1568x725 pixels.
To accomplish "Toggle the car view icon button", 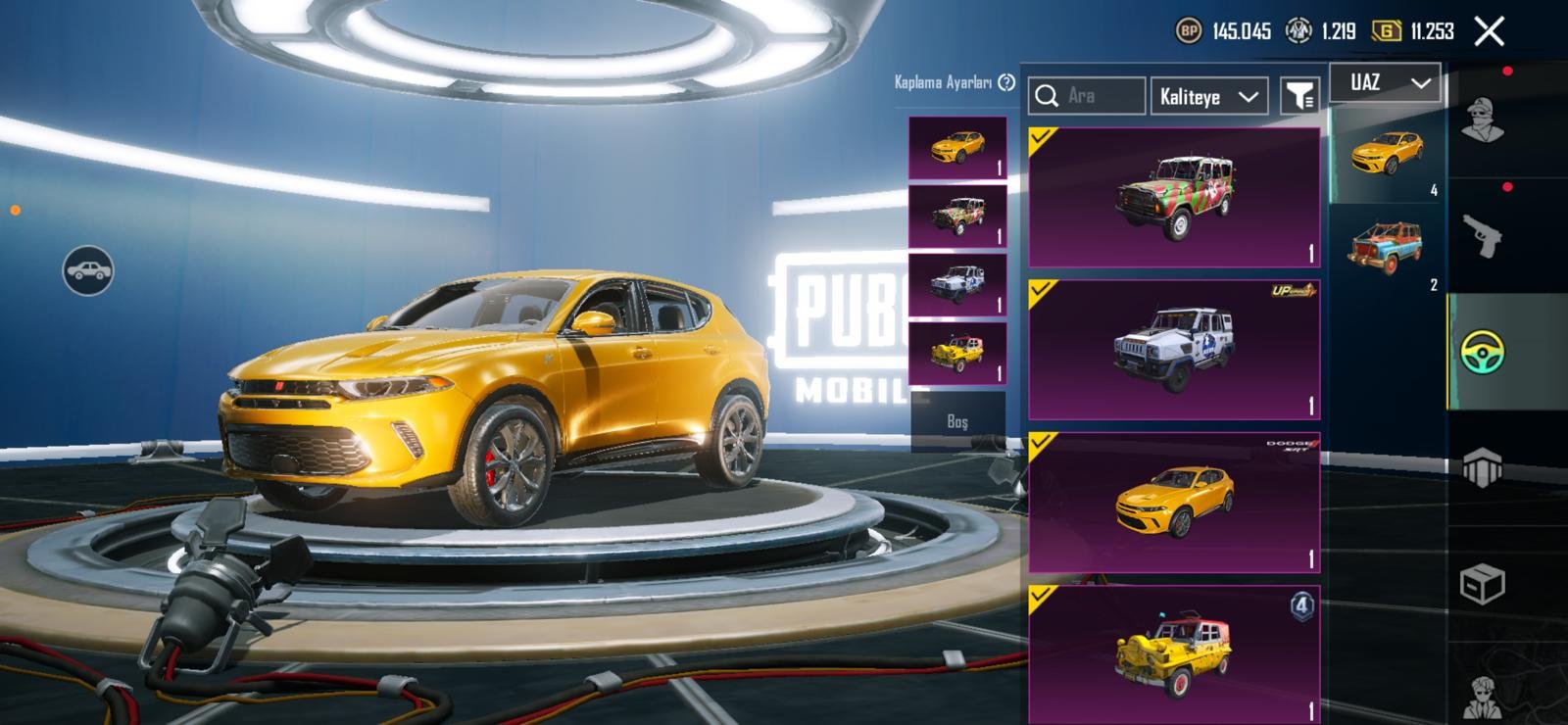I will (x=88, y=270).
